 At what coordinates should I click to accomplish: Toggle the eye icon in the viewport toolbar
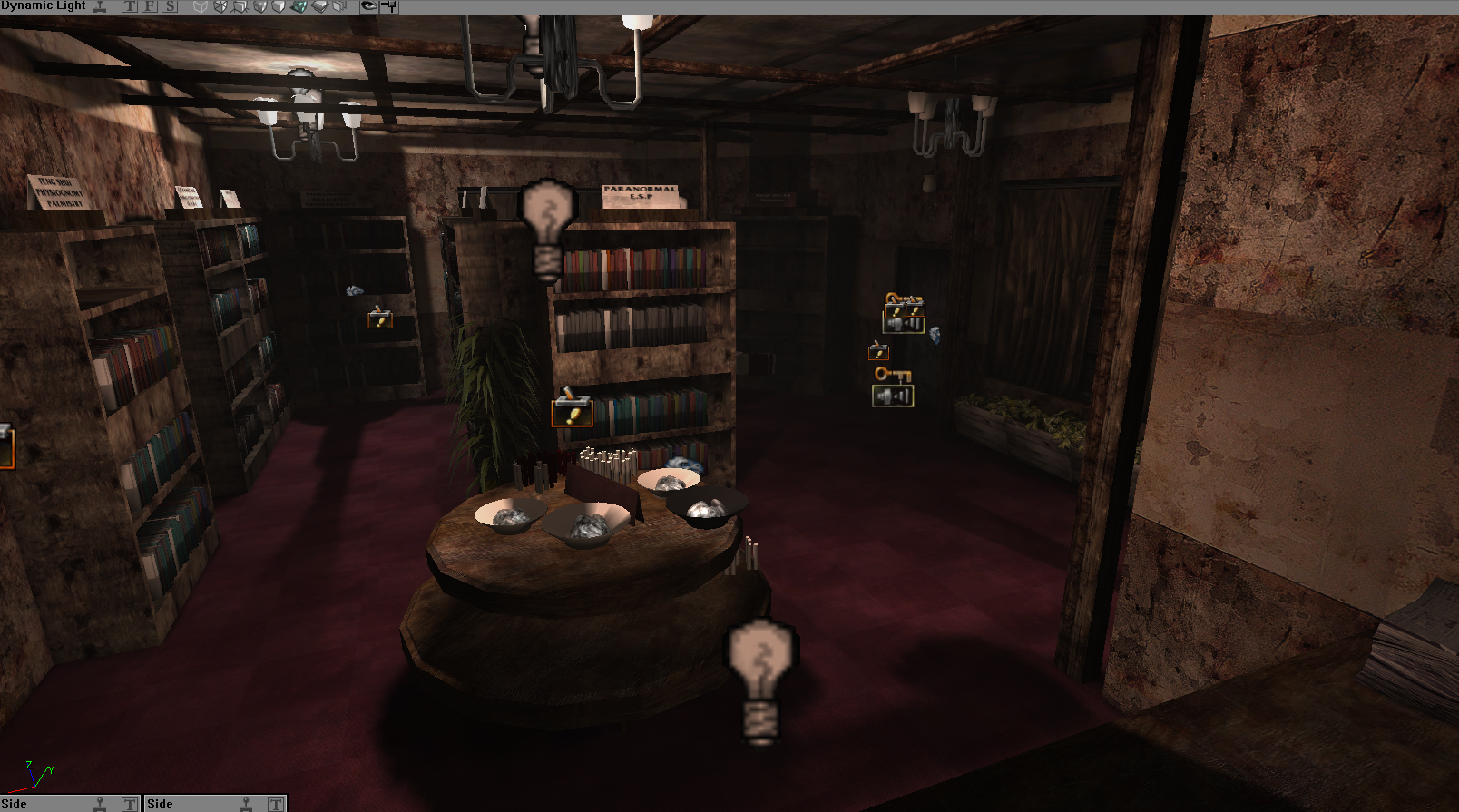click(368, 6)
